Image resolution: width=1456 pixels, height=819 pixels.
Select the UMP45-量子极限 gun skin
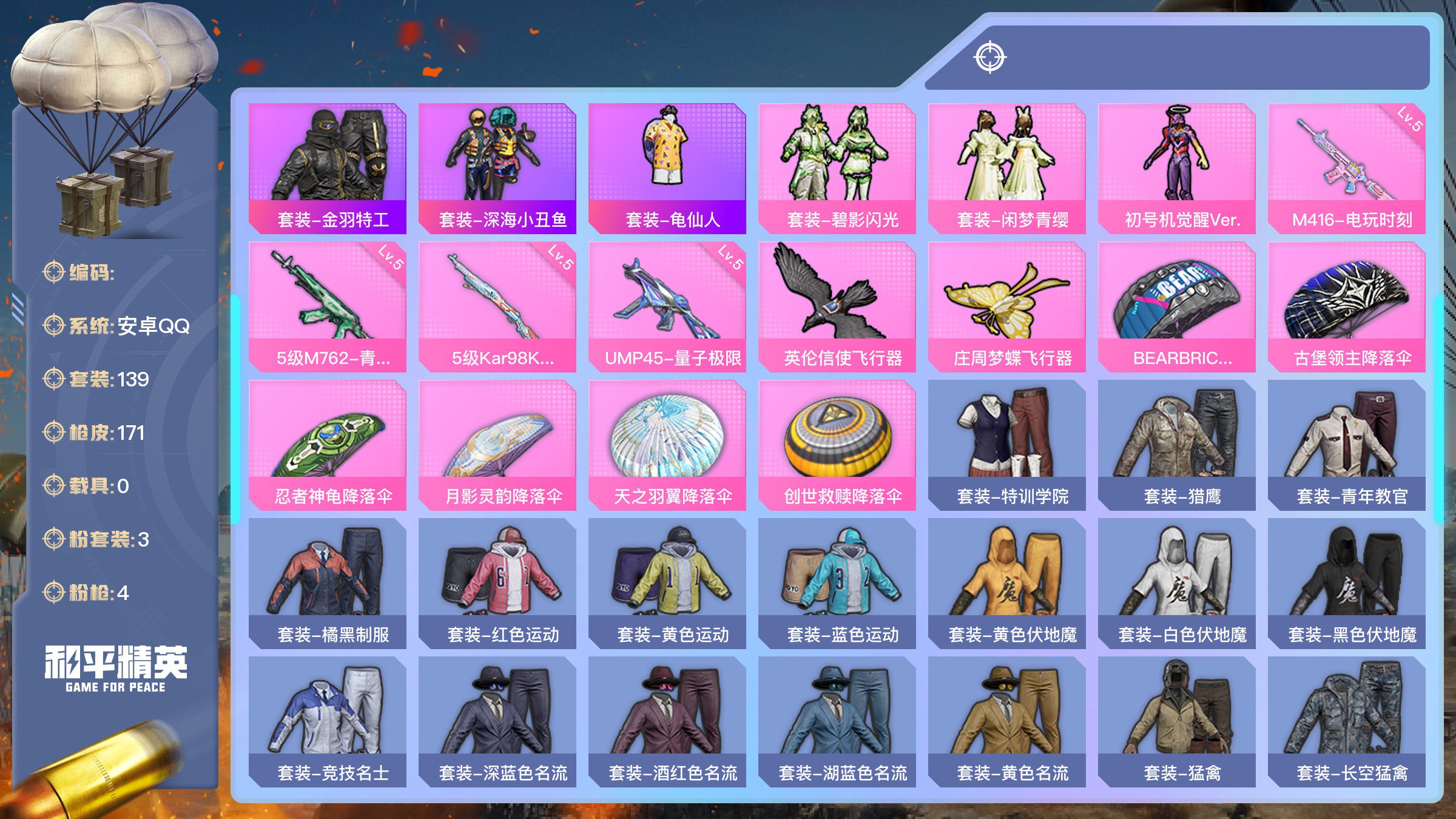tap(667, 306)
